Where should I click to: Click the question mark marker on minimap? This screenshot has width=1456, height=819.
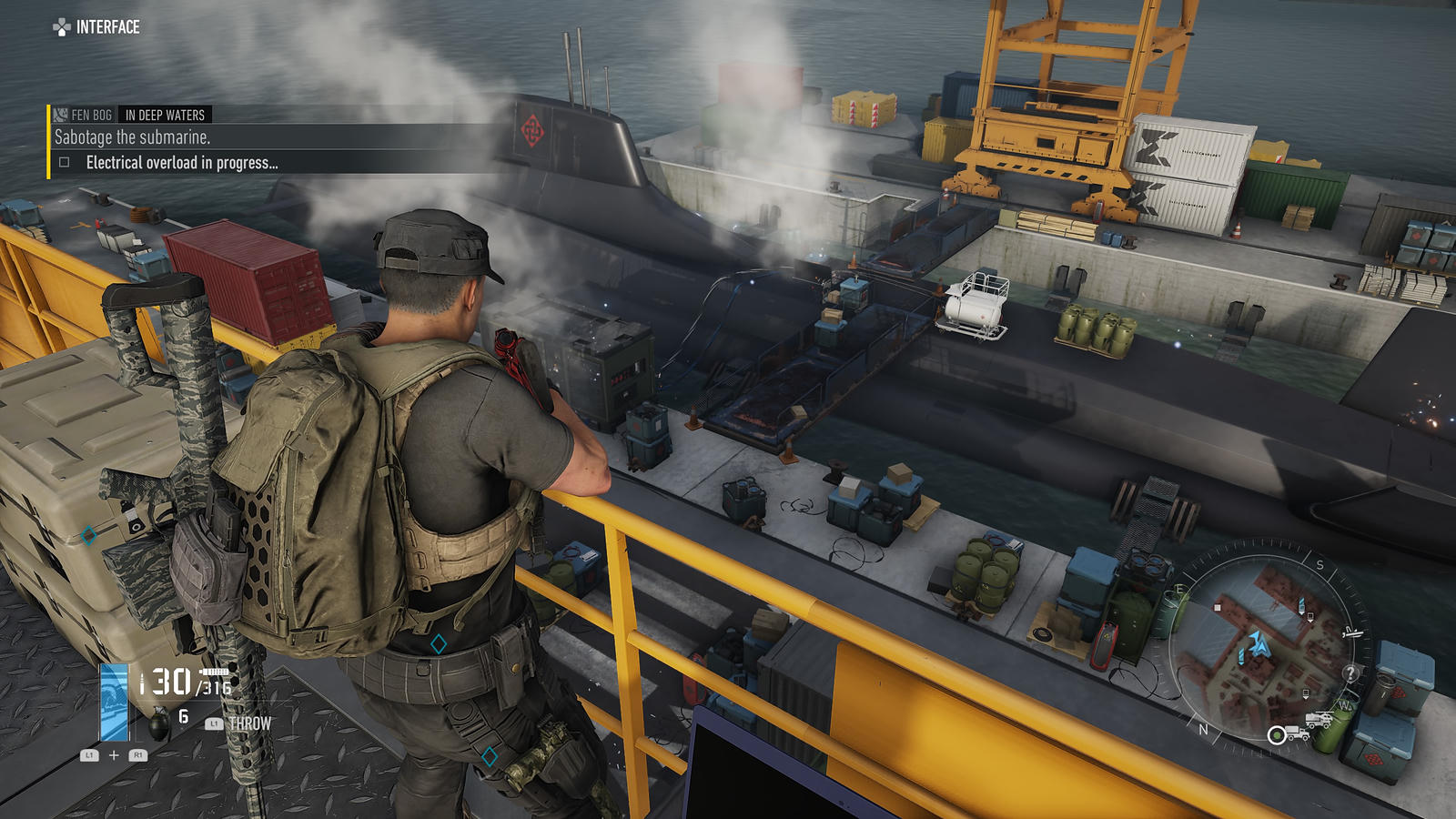(x=1350, y=673)
